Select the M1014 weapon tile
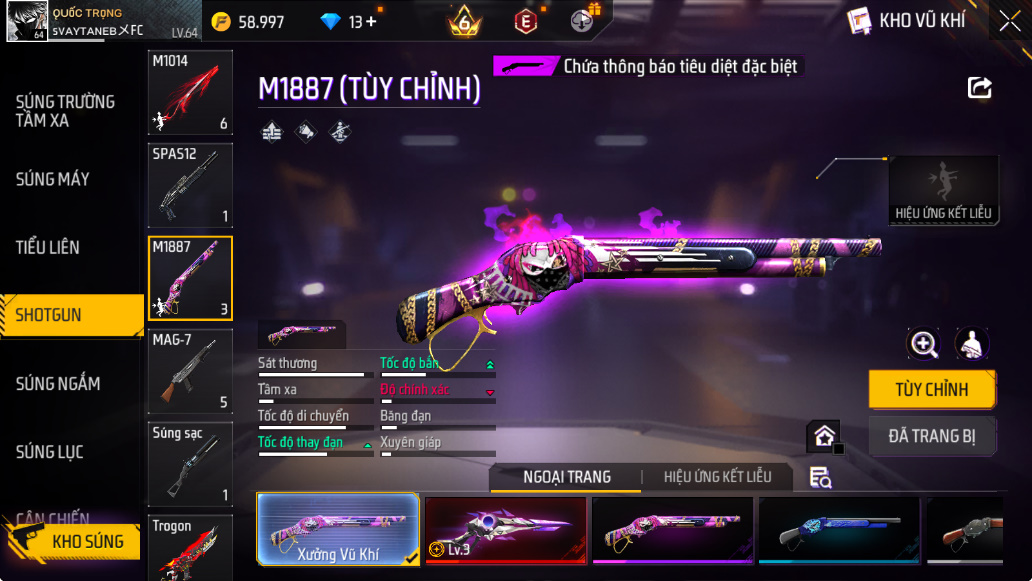1032x581 pixels. 190,93
